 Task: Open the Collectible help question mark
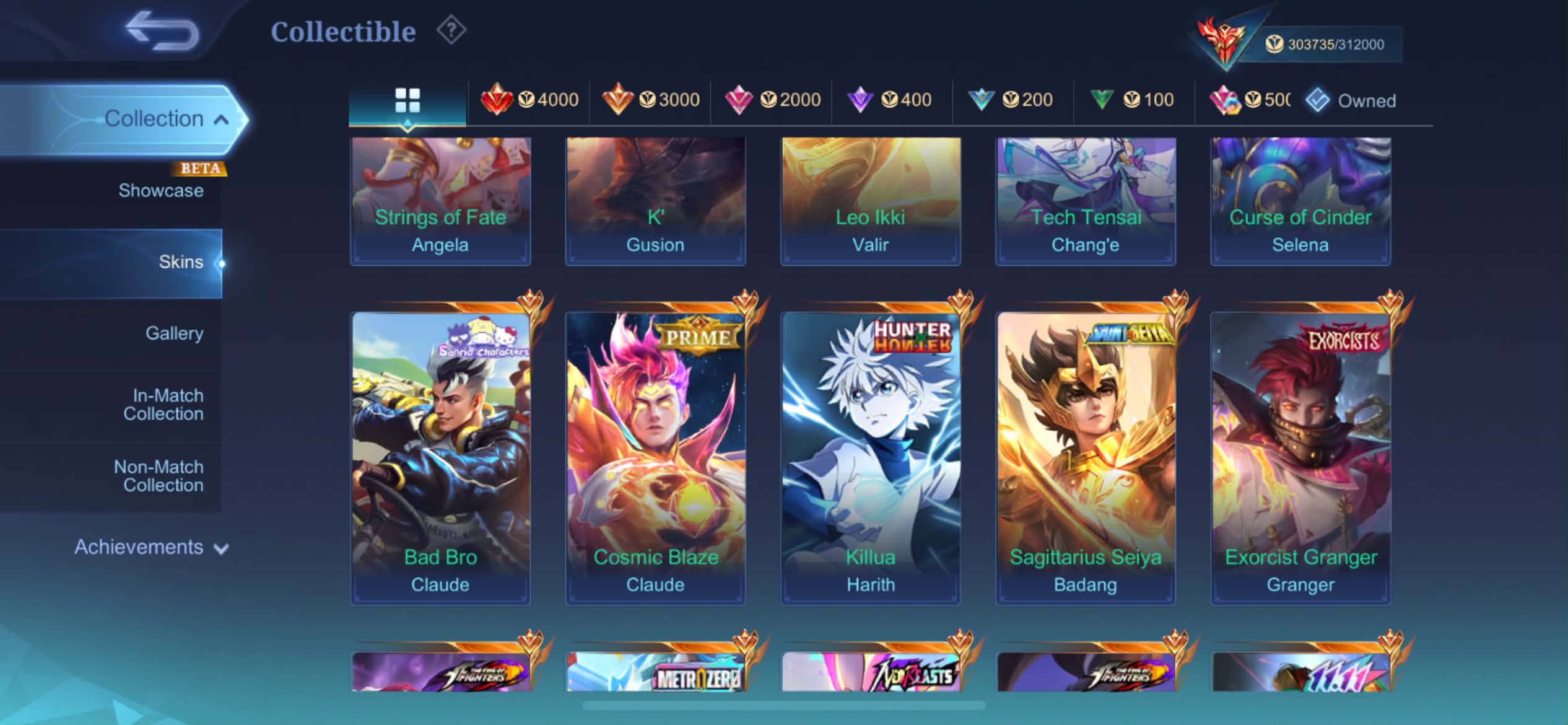point(451,30)
